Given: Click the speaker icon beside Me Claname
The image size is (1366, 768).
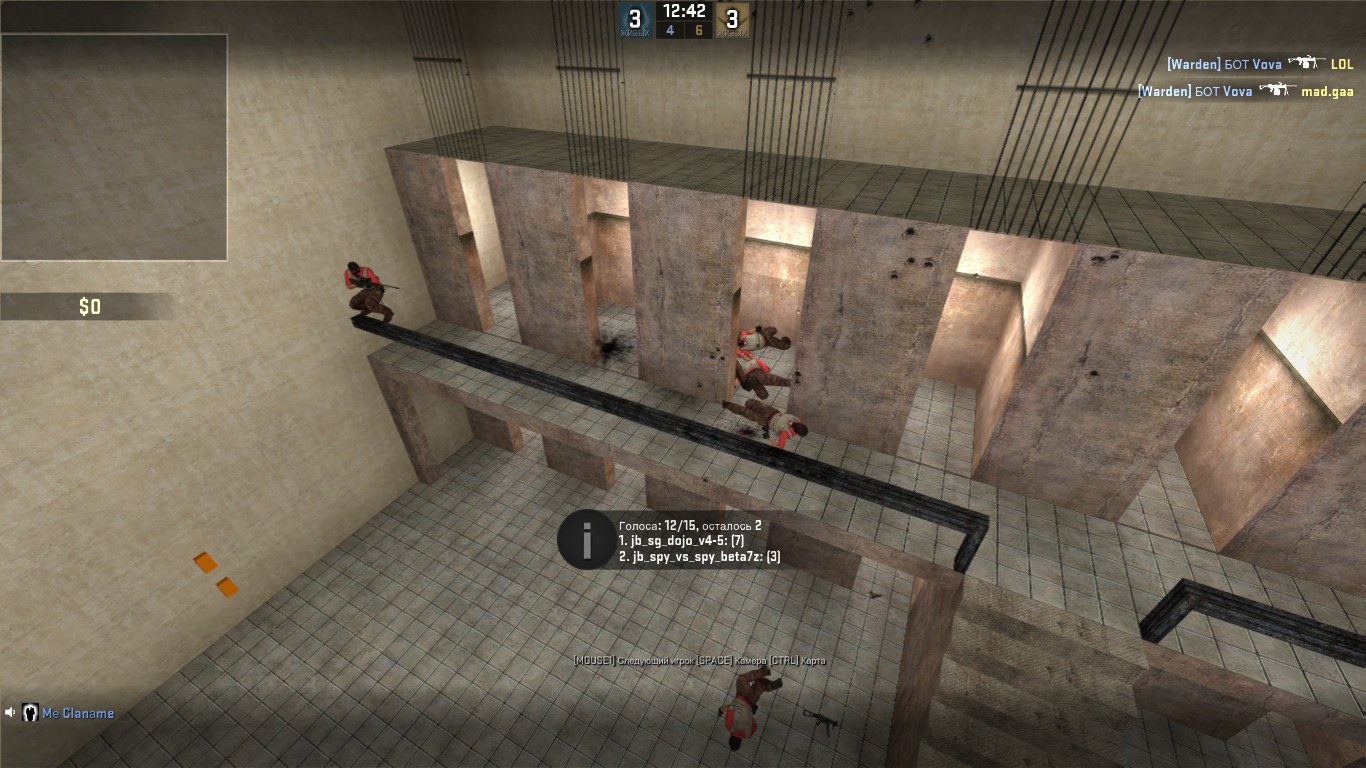Looking at the screenshot, I should (11, 713).
